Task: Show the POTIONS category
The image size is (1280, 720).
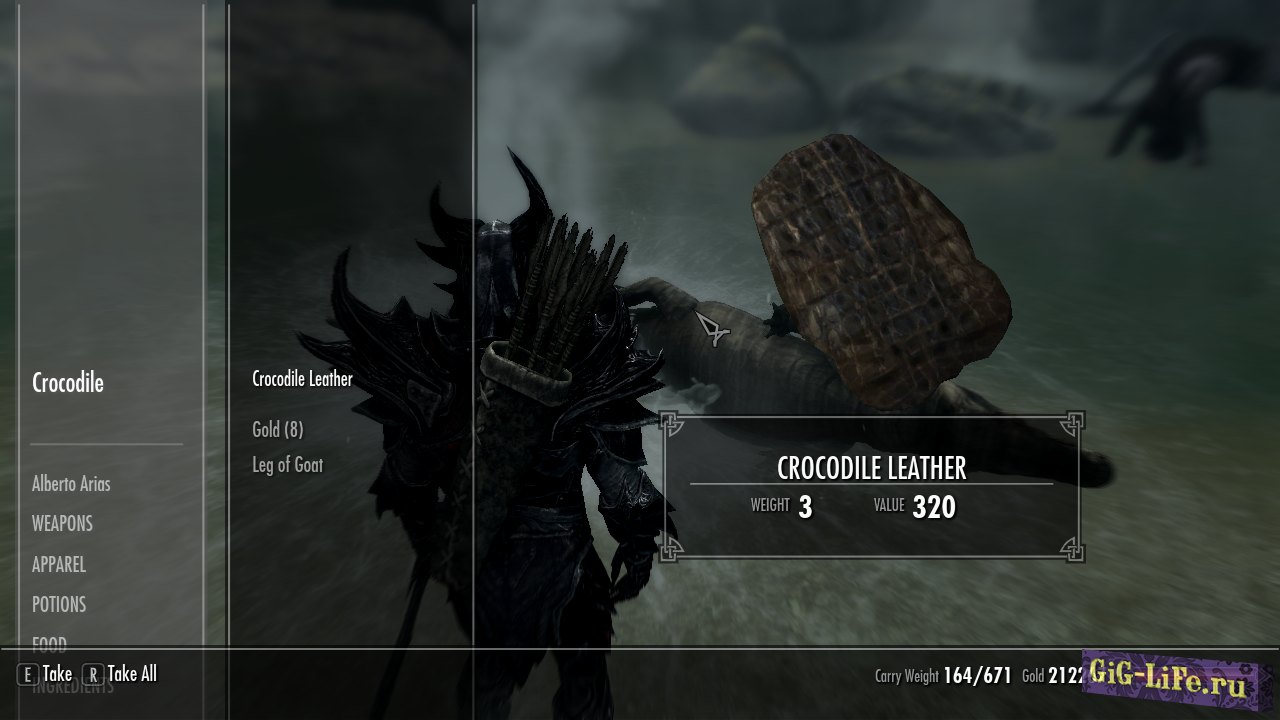Action: coord(59,605)
